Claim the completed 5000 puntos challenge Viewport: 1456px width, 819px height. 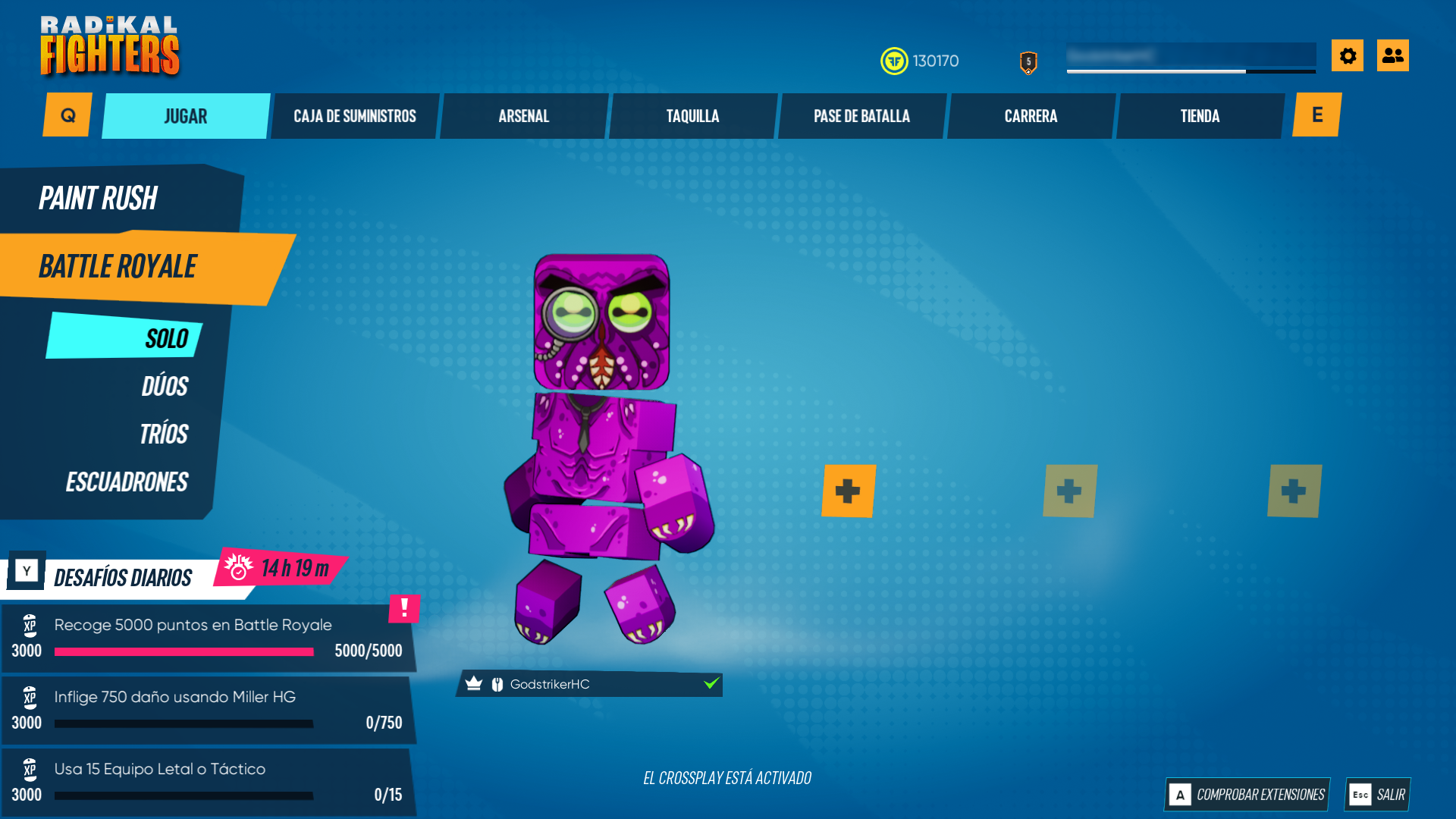[209, 638]
